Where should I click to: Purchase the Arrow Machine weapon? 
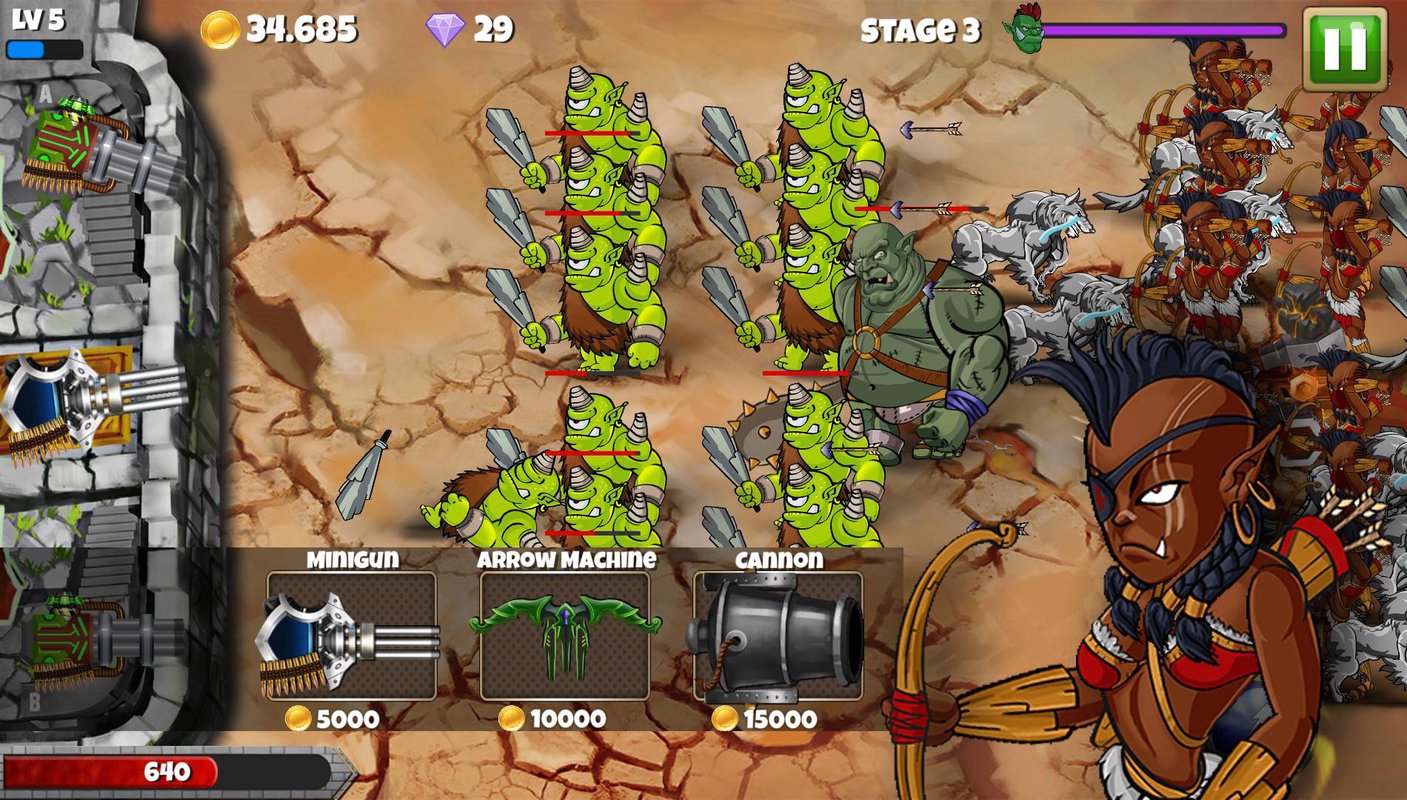[x=565, y=636]
